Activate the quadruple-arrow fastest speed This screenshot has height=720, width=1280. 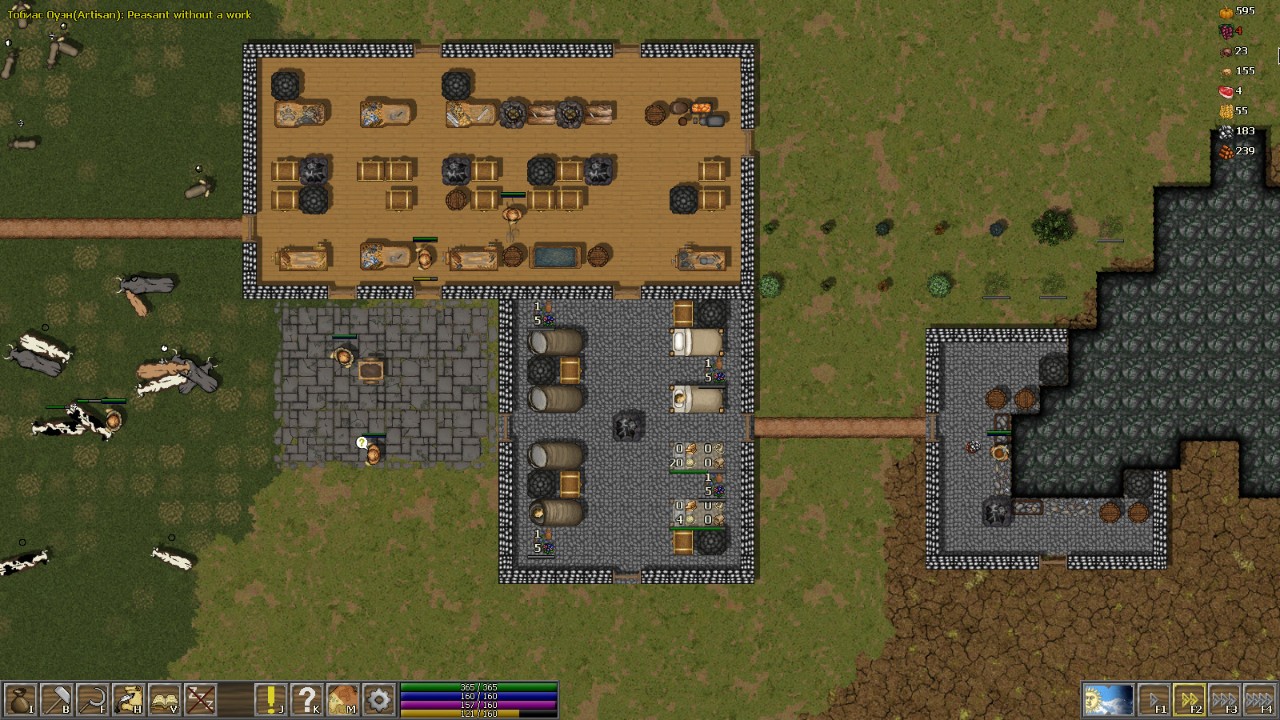1260,699
